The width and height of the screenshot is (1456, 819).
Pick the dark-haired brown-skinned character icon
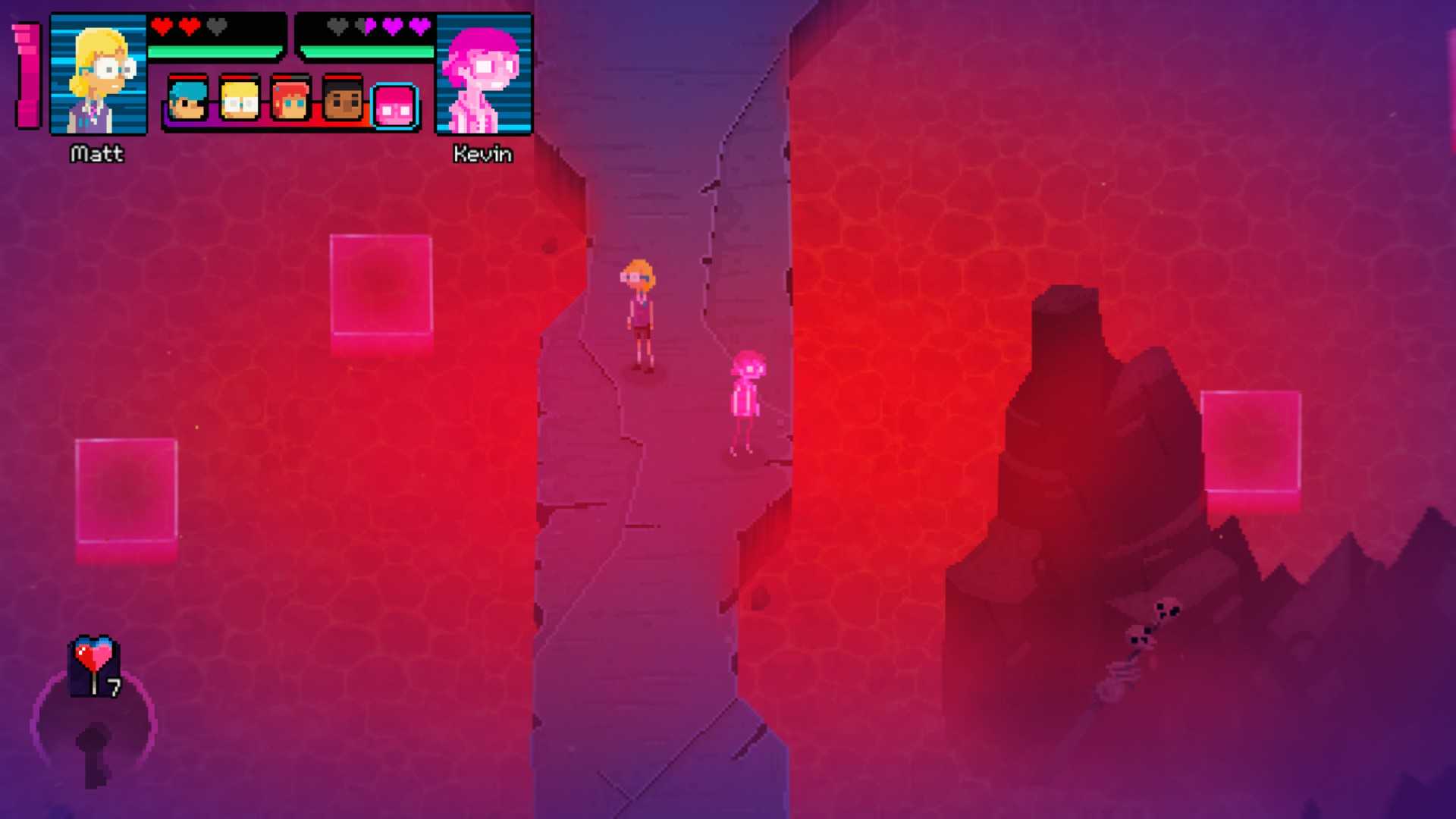pyautogui.click(x=343, y=99)
